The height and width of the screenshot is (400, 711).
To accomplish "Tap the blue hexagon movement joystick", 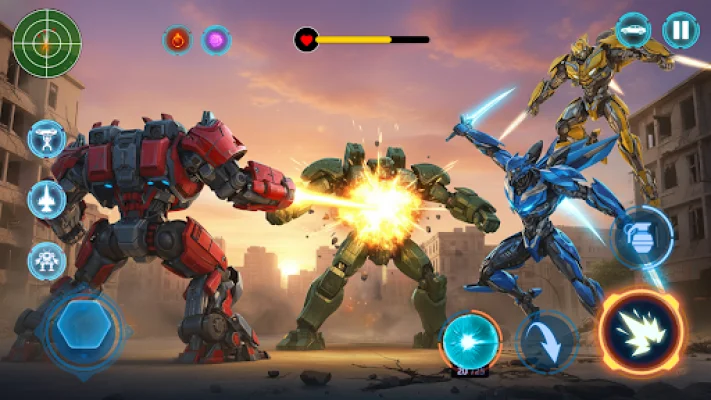I will click(84, 329).
